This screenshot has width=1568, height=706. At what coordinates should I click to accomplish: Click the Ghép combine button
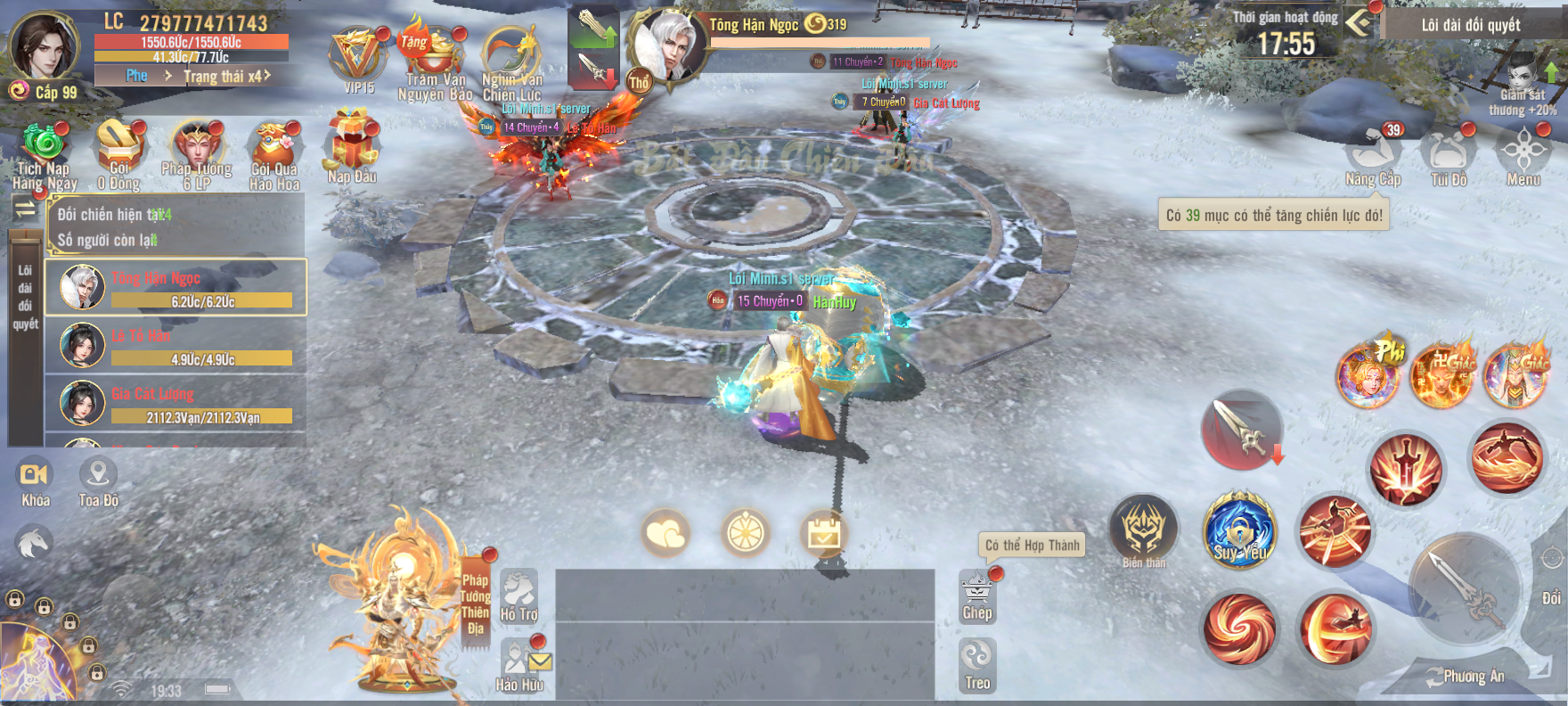click(x=977, y=596)
